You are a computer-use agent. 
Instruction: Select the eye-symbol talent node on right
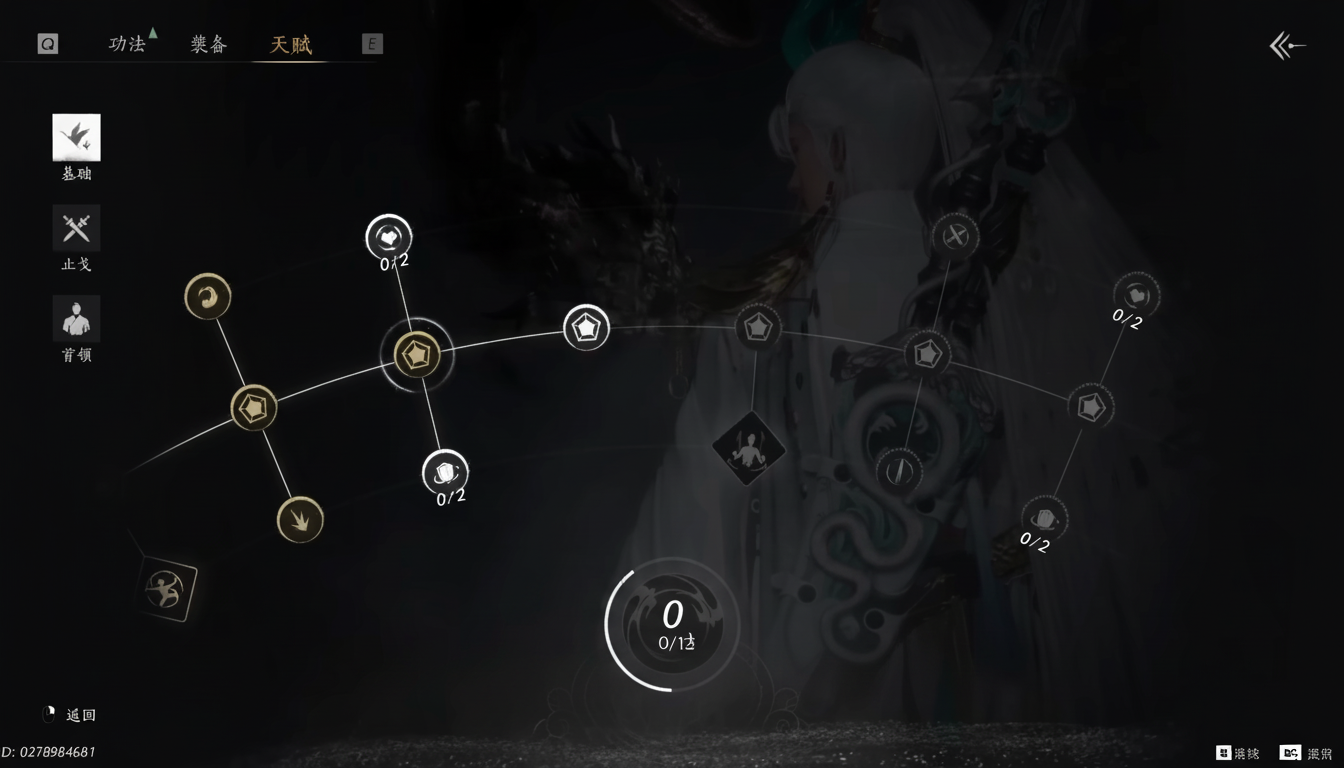pos(899,470)
